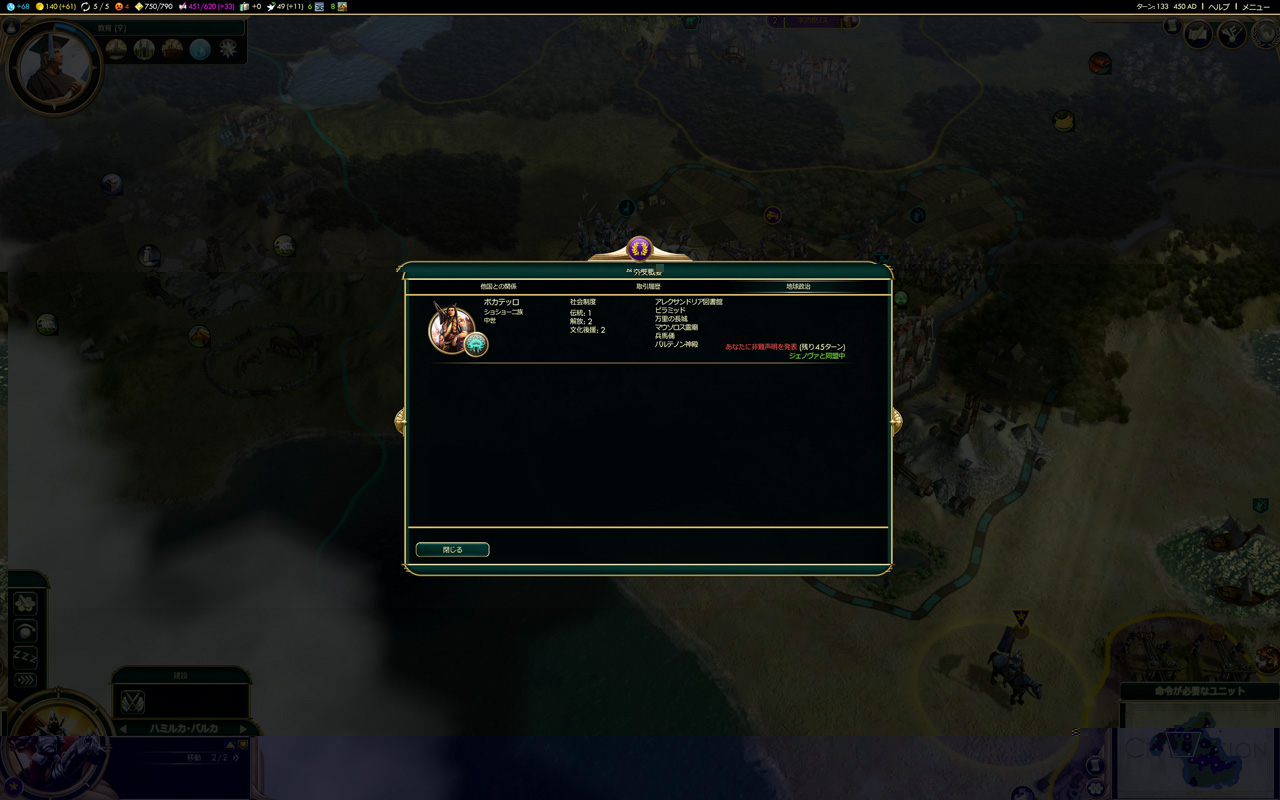This screenshot has height=800, width=1280.
Task: Activate the sleep (zZz) unit action
Action: pyautogui.click(x=25, y=656)
